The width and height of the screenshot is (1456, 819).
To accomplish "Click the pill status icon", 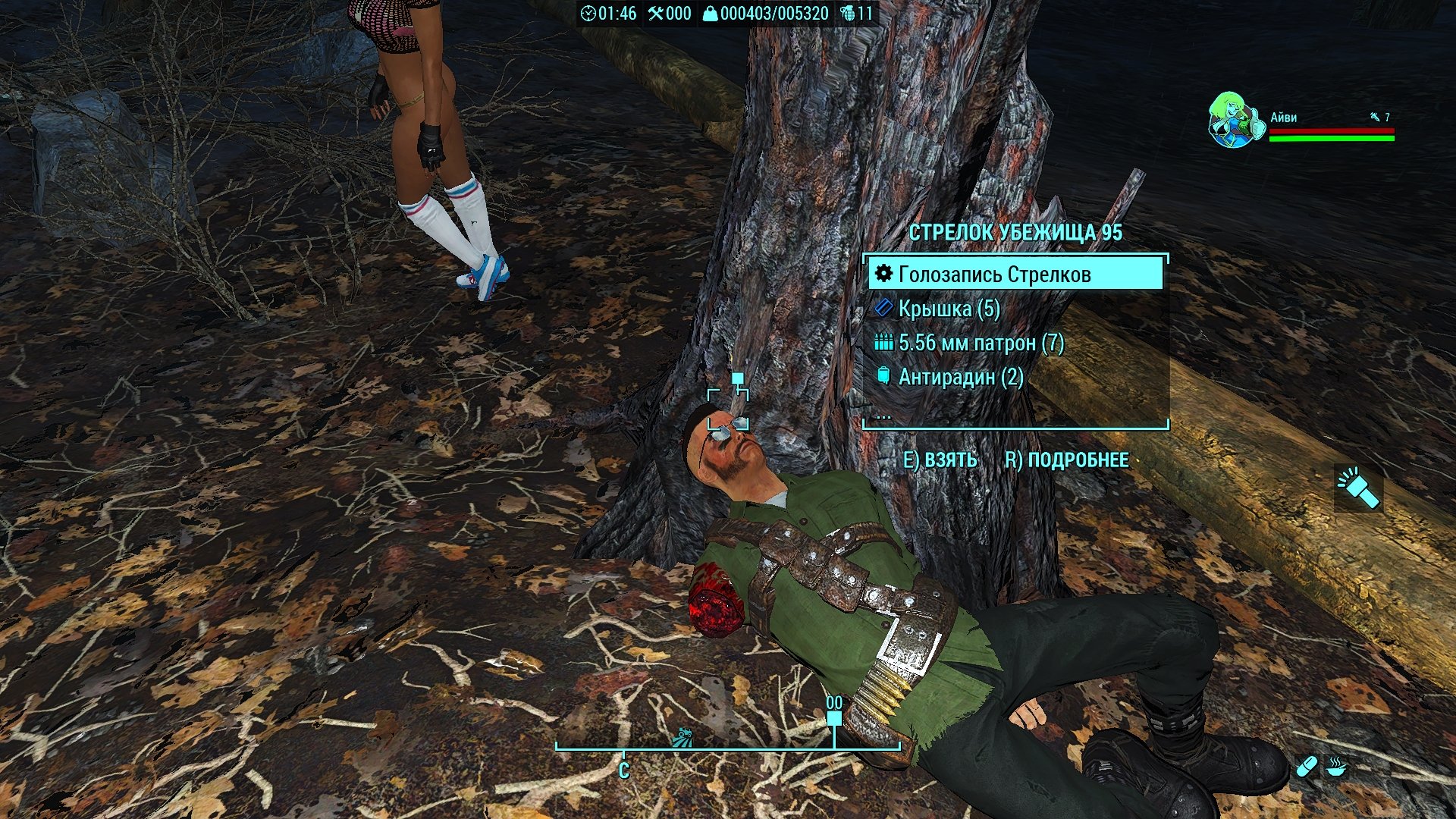I will coord(1306,767).
